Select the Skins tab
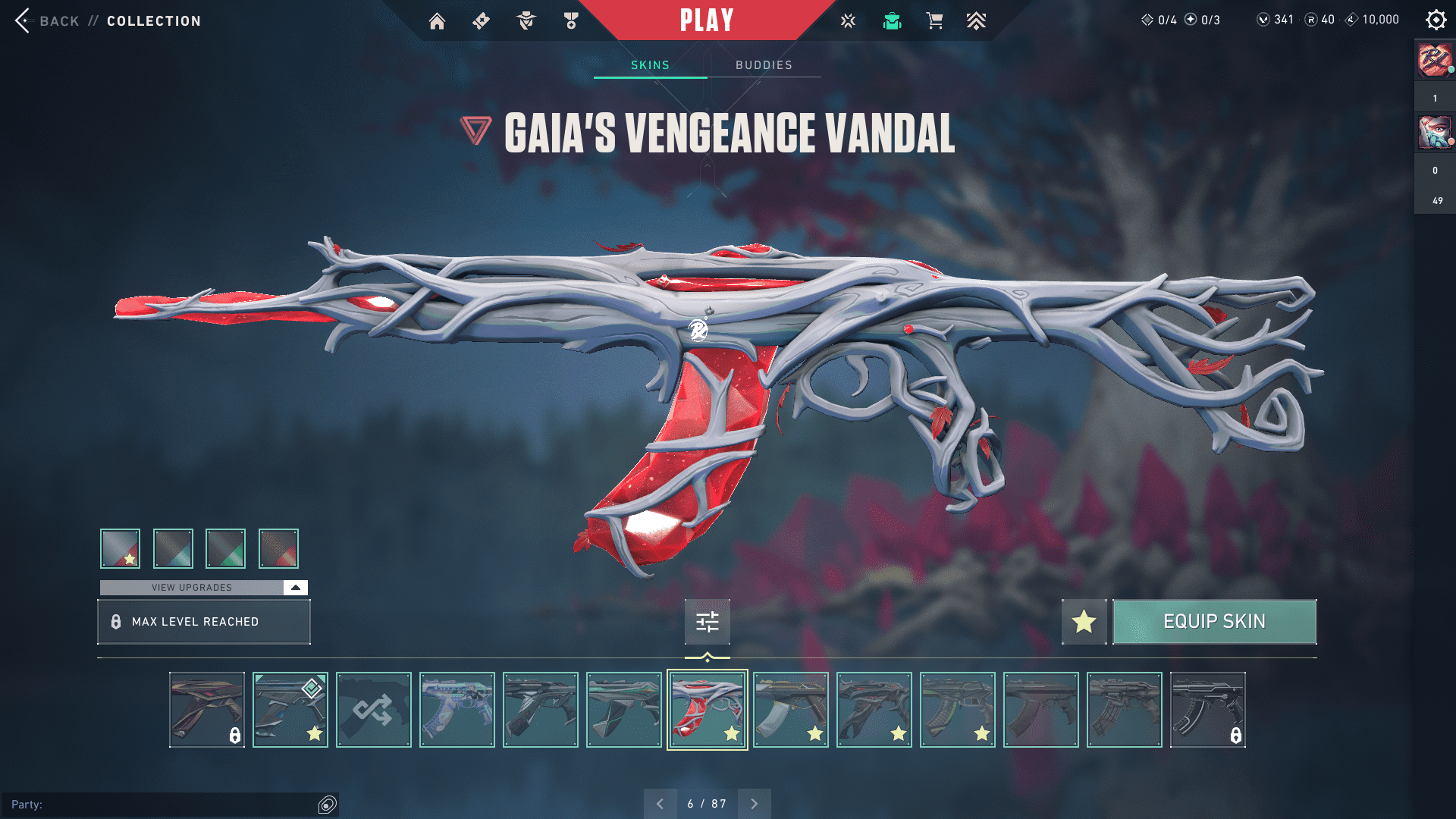Screen dimensions: 1456x819 (x=650, y=65)
